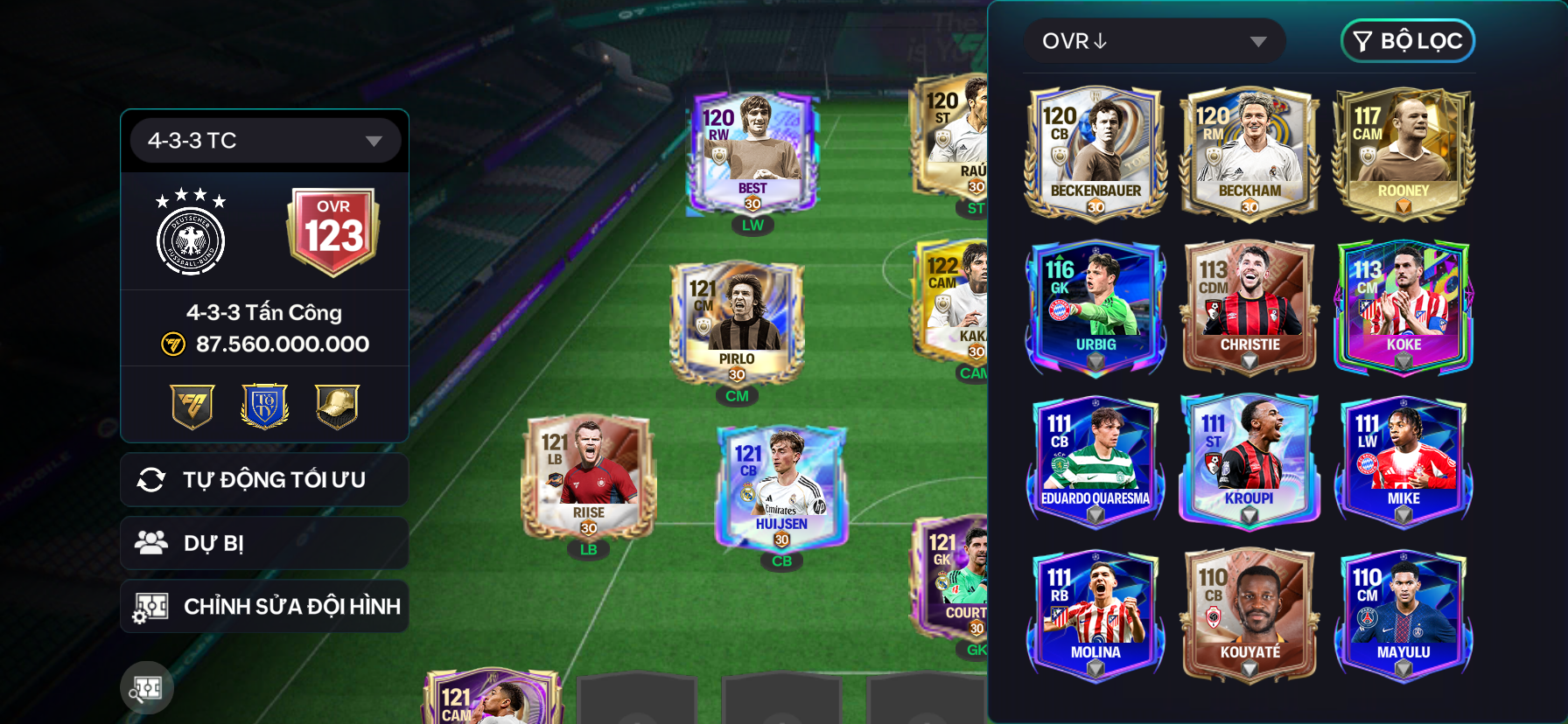Select the Beckenbauer 120 CB card
The image size is (1568, 724).
1095,153
